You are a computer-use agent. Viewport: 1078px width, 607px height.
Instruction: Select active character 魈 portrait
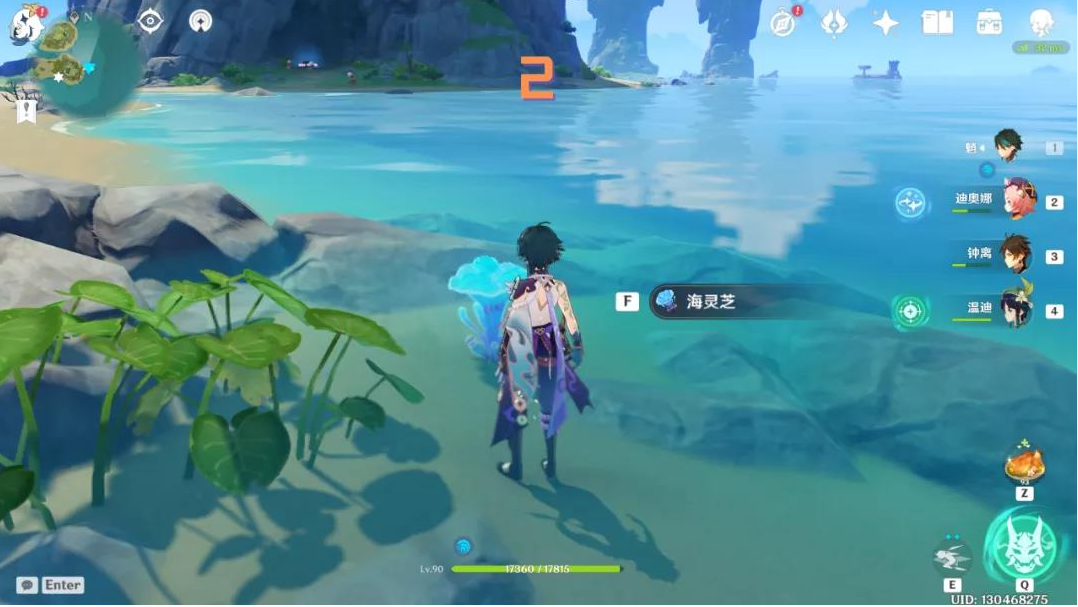[1007, 146]
